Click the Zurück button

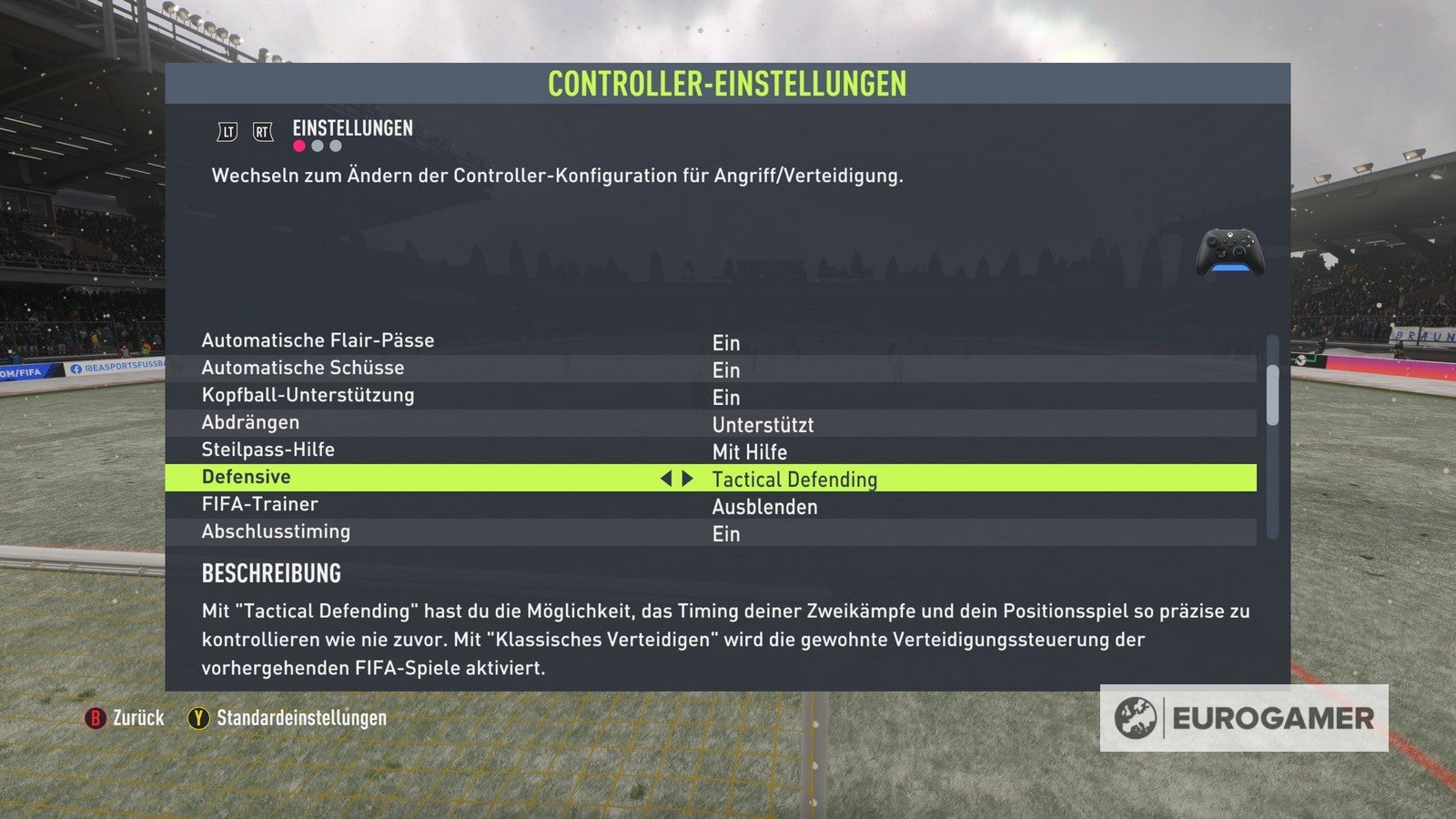pyautogui.click(x=138, y=718)
